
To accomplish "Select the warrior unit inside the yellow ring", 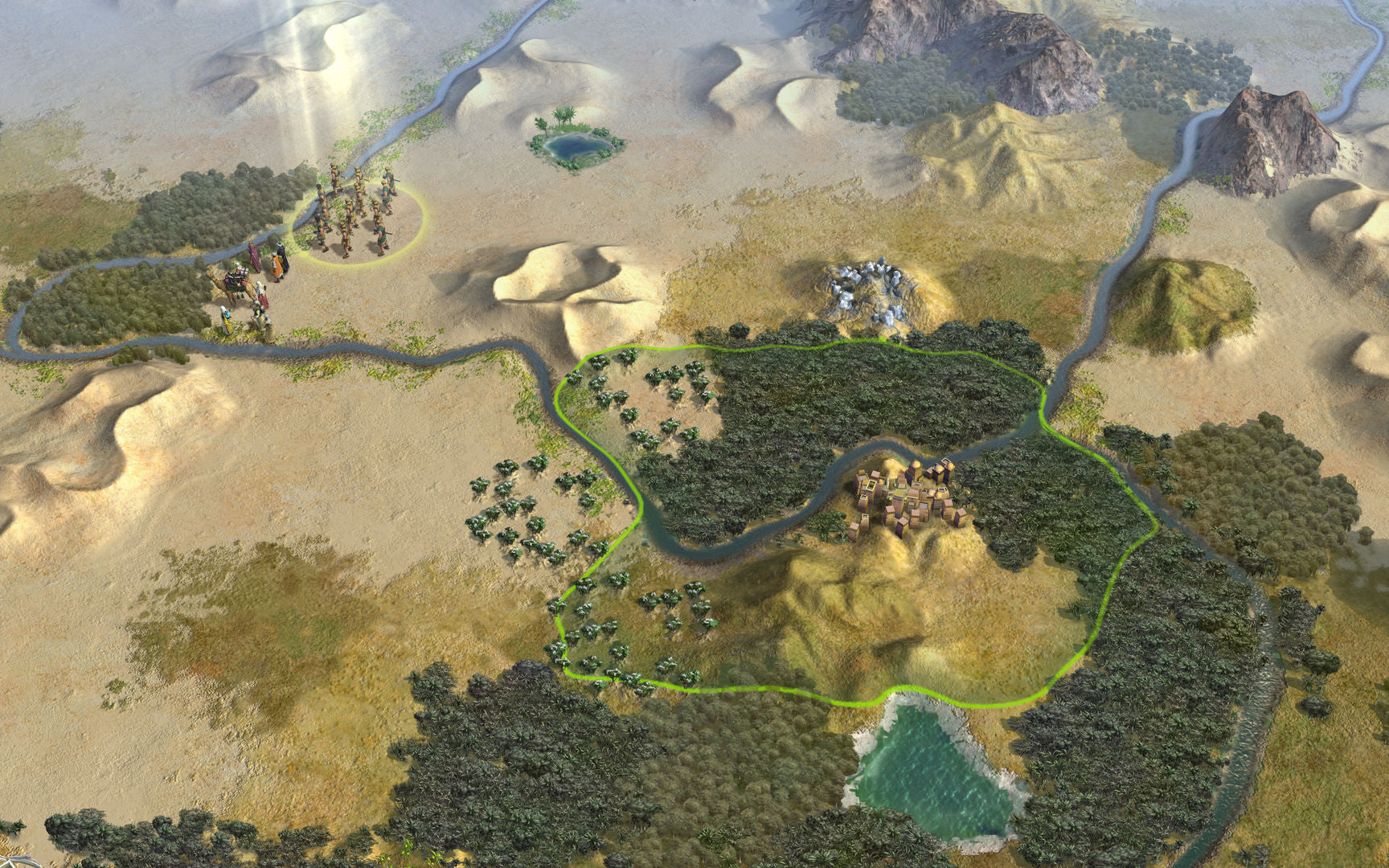I will (355, 215).
